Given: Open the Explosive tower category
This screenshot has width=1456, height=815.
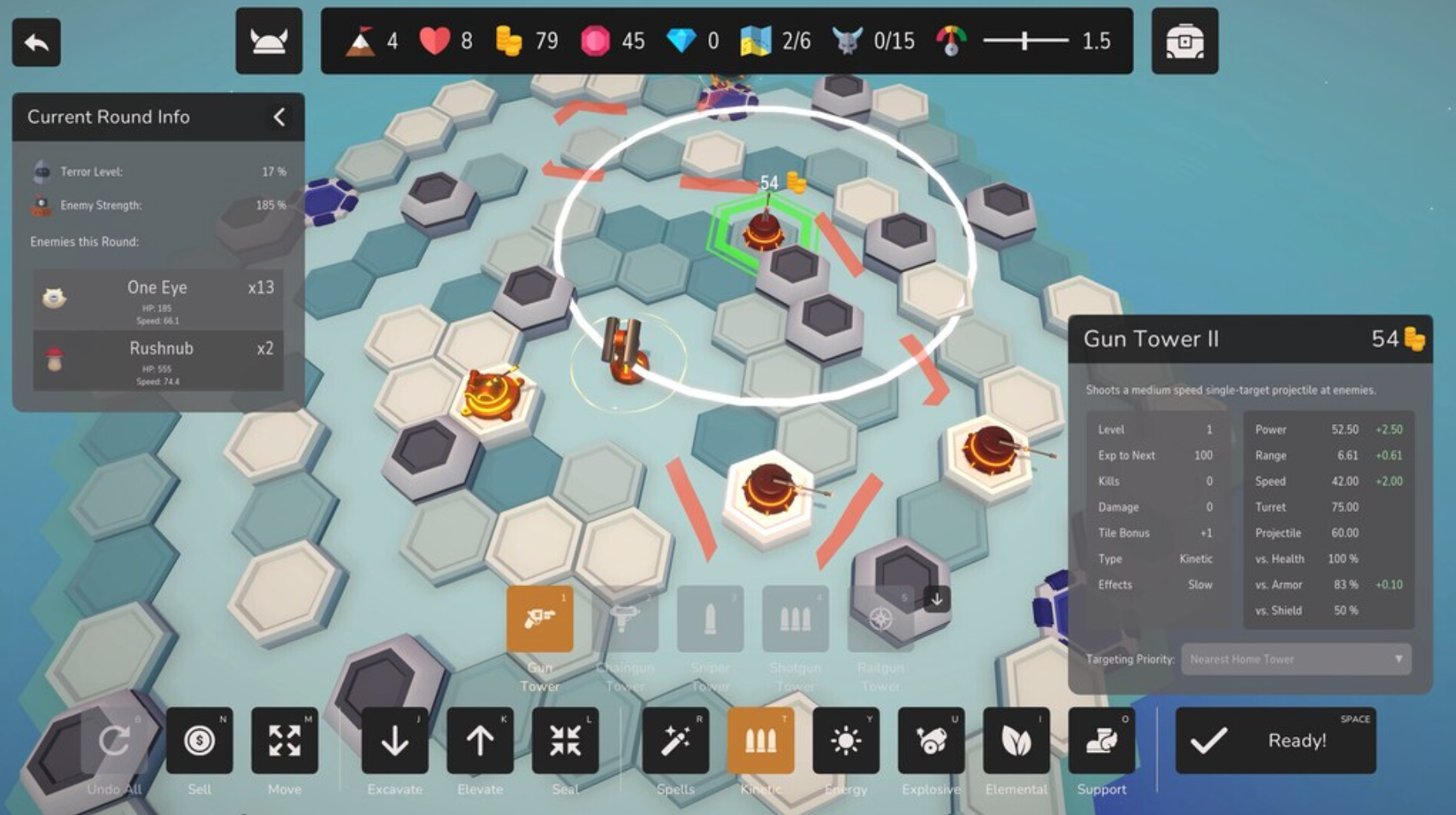Looking at the screenshot, I should (x=931, y=741).
